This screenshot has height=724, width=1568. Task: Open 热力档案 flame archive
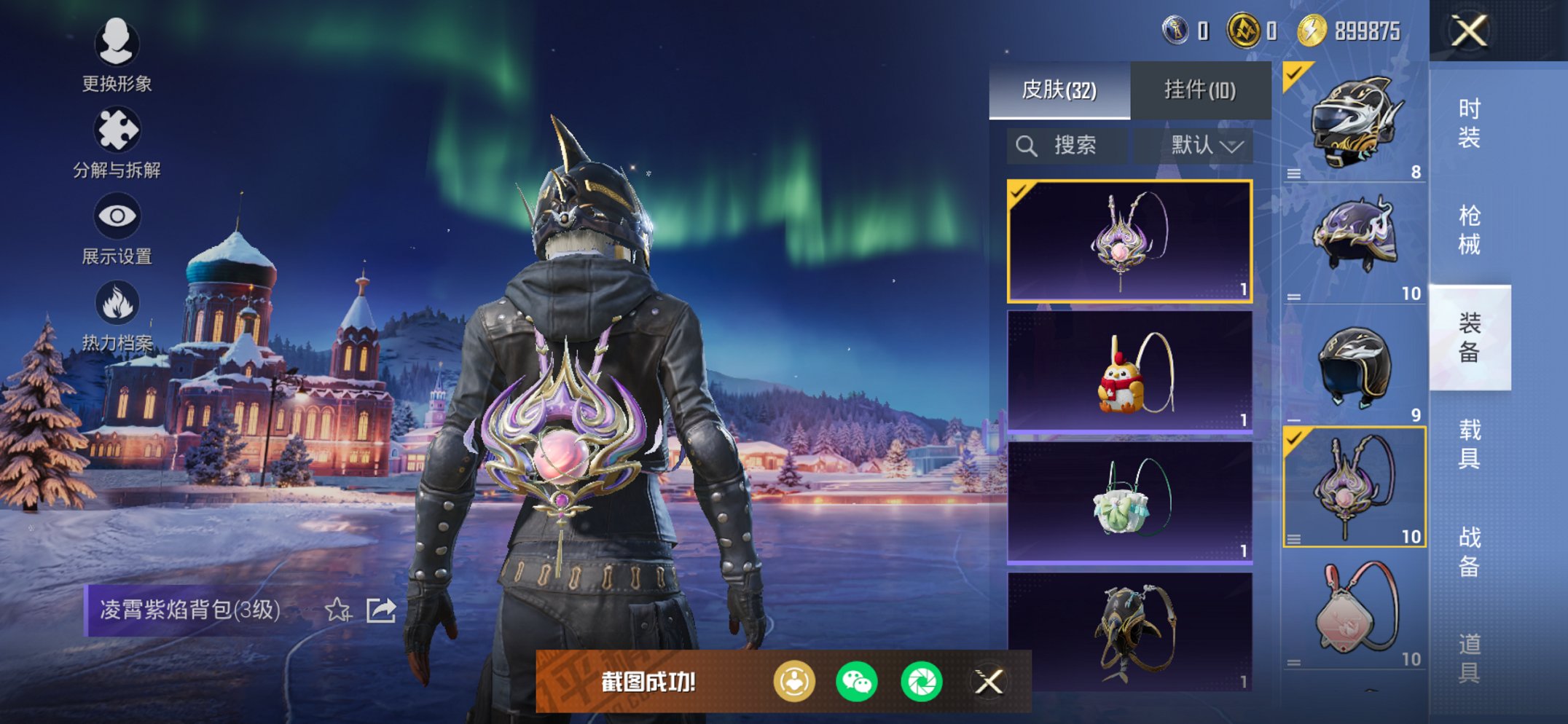click(117, 315)
